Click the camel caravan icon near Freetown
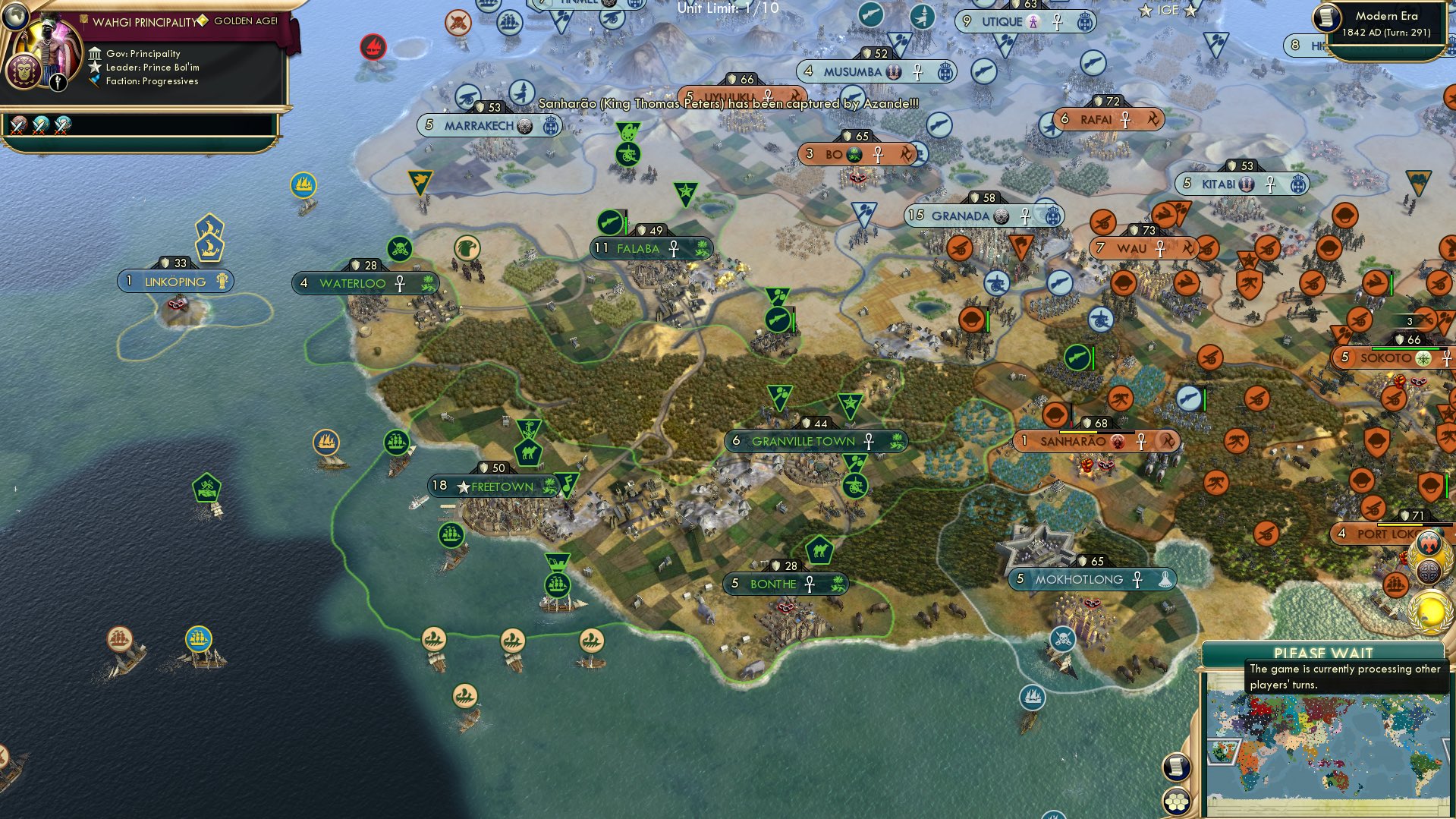The height and width of the screenshot is (819, 1456). click(x=529, y=452)
